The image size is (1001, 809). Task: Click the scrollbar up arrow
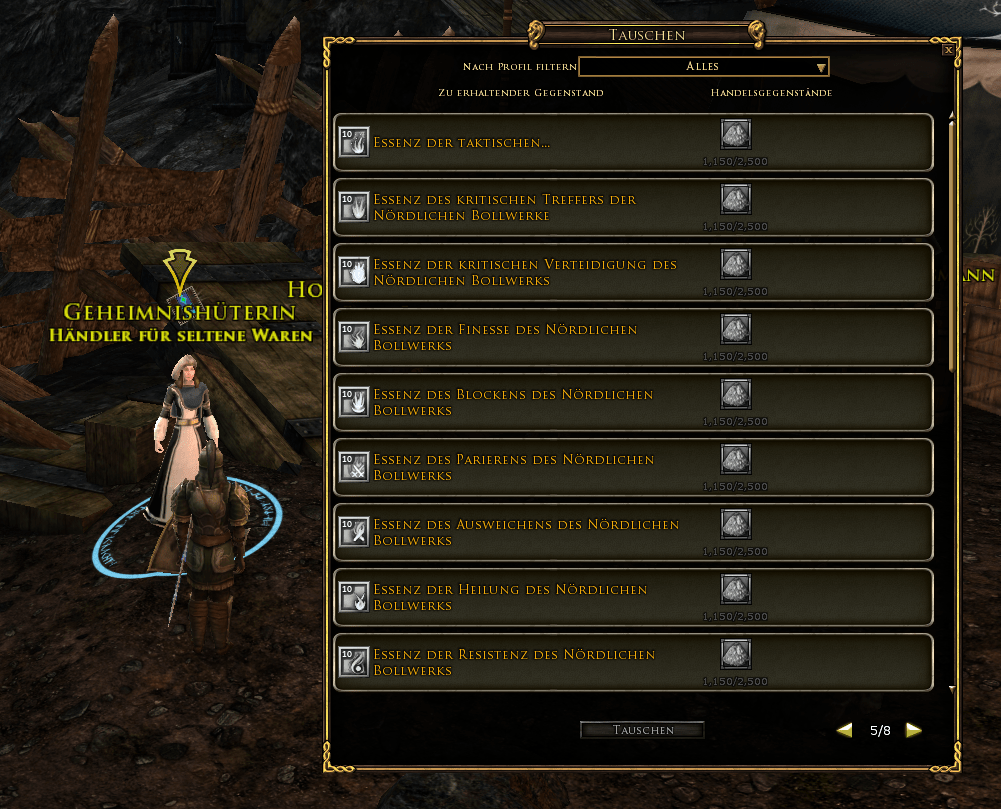[x=952, y=116]
